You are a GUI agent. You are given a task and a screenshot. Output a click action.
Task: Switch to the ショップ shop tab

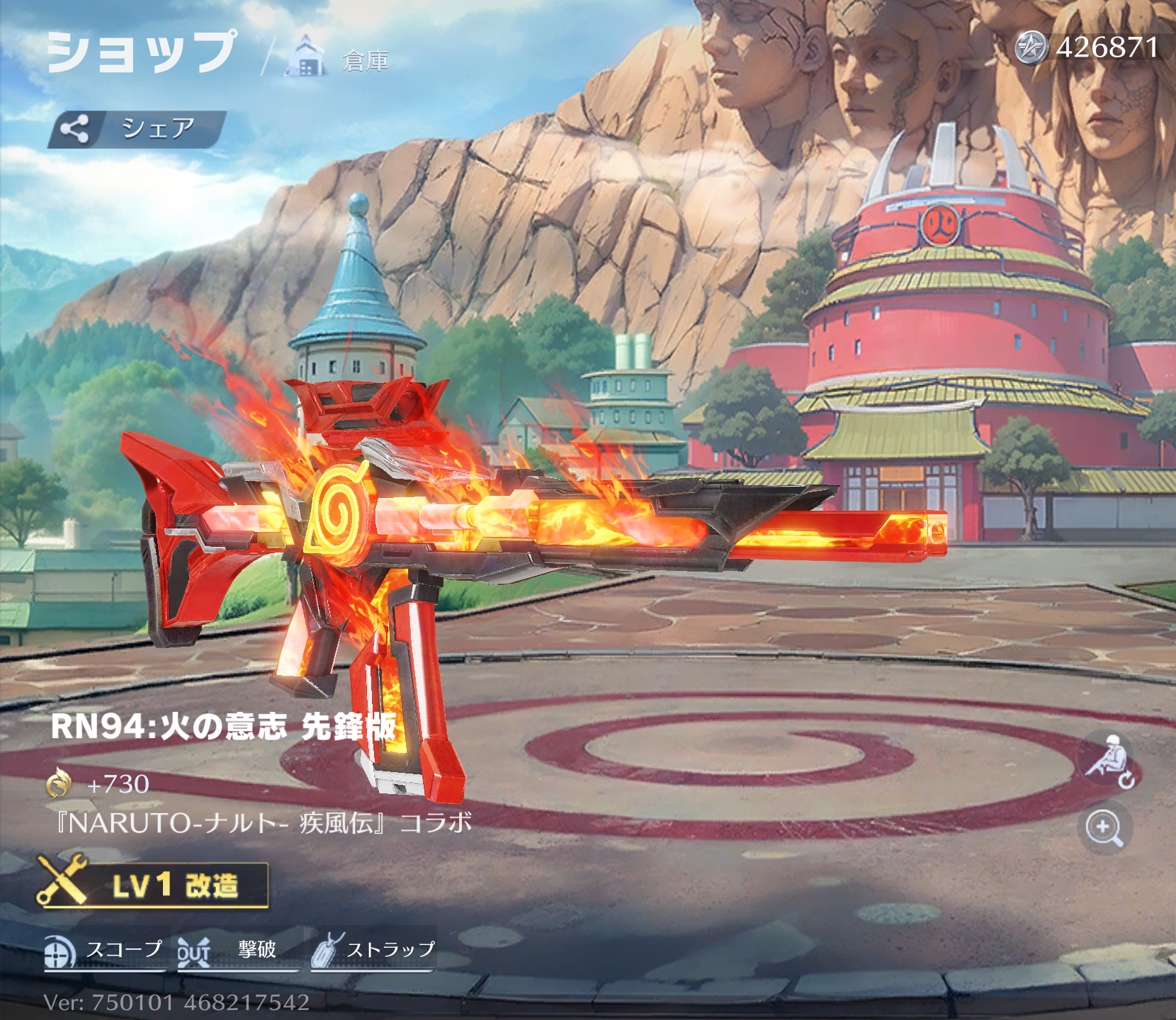(x=141, y=52)
